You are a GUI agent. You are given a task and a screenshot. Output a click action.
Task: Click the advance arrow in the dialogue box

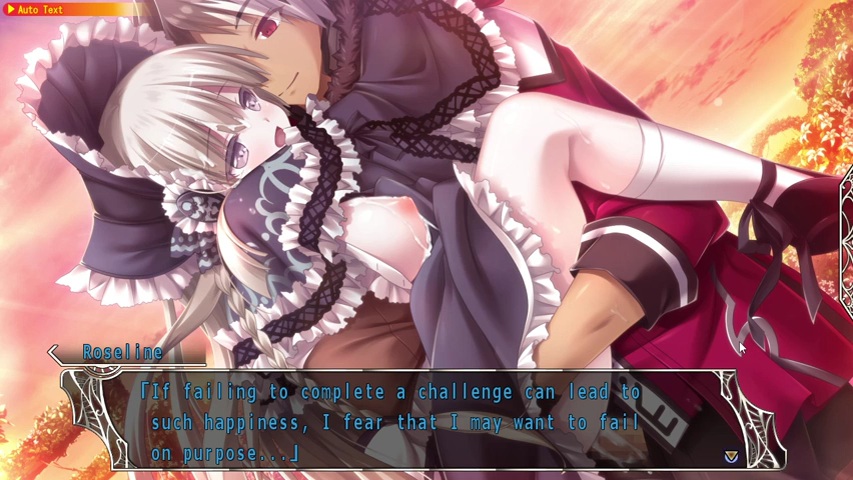click(731, 456)
